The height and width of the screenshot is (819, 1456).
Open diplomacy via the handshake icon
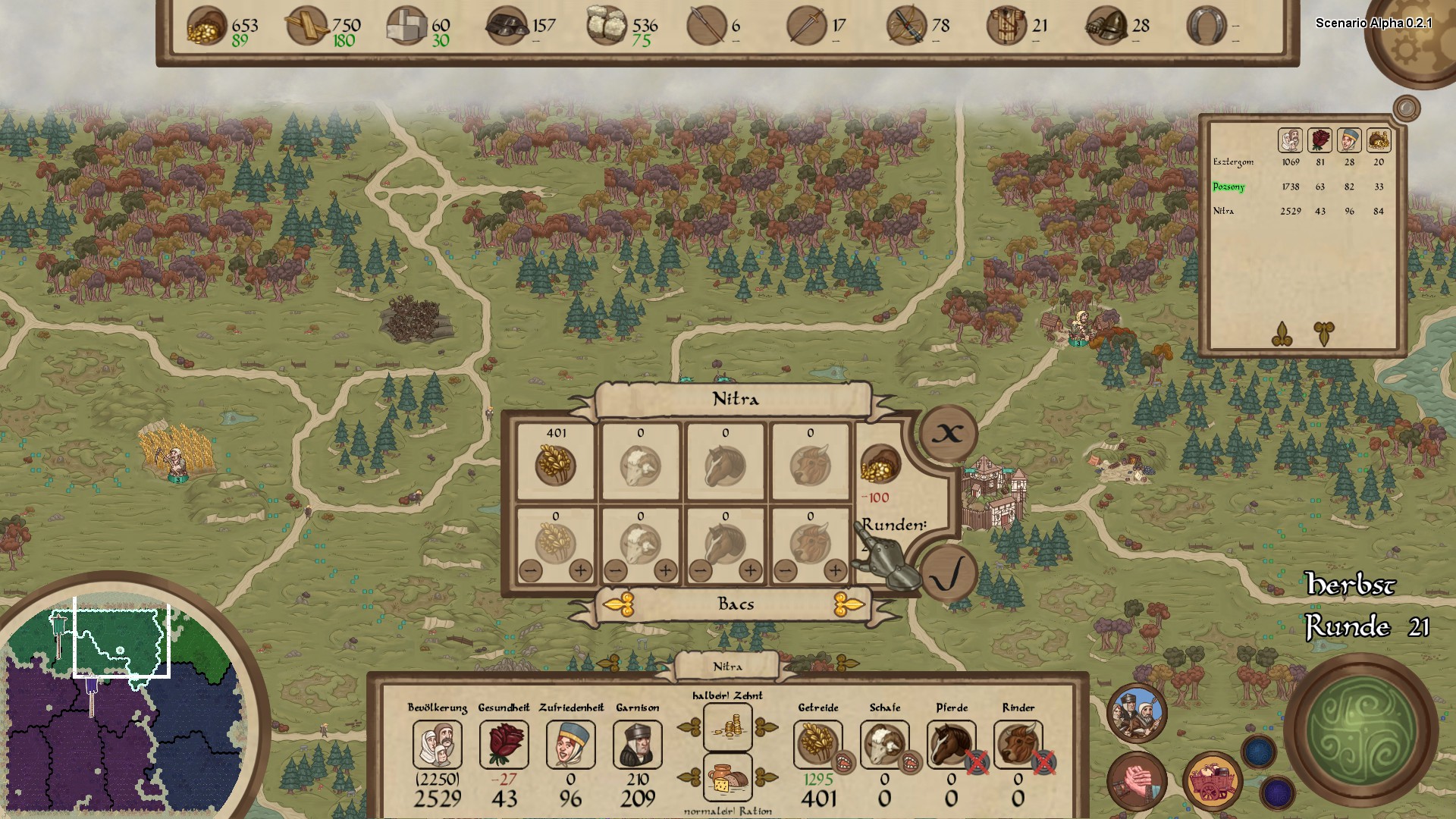click(1136, 781)
